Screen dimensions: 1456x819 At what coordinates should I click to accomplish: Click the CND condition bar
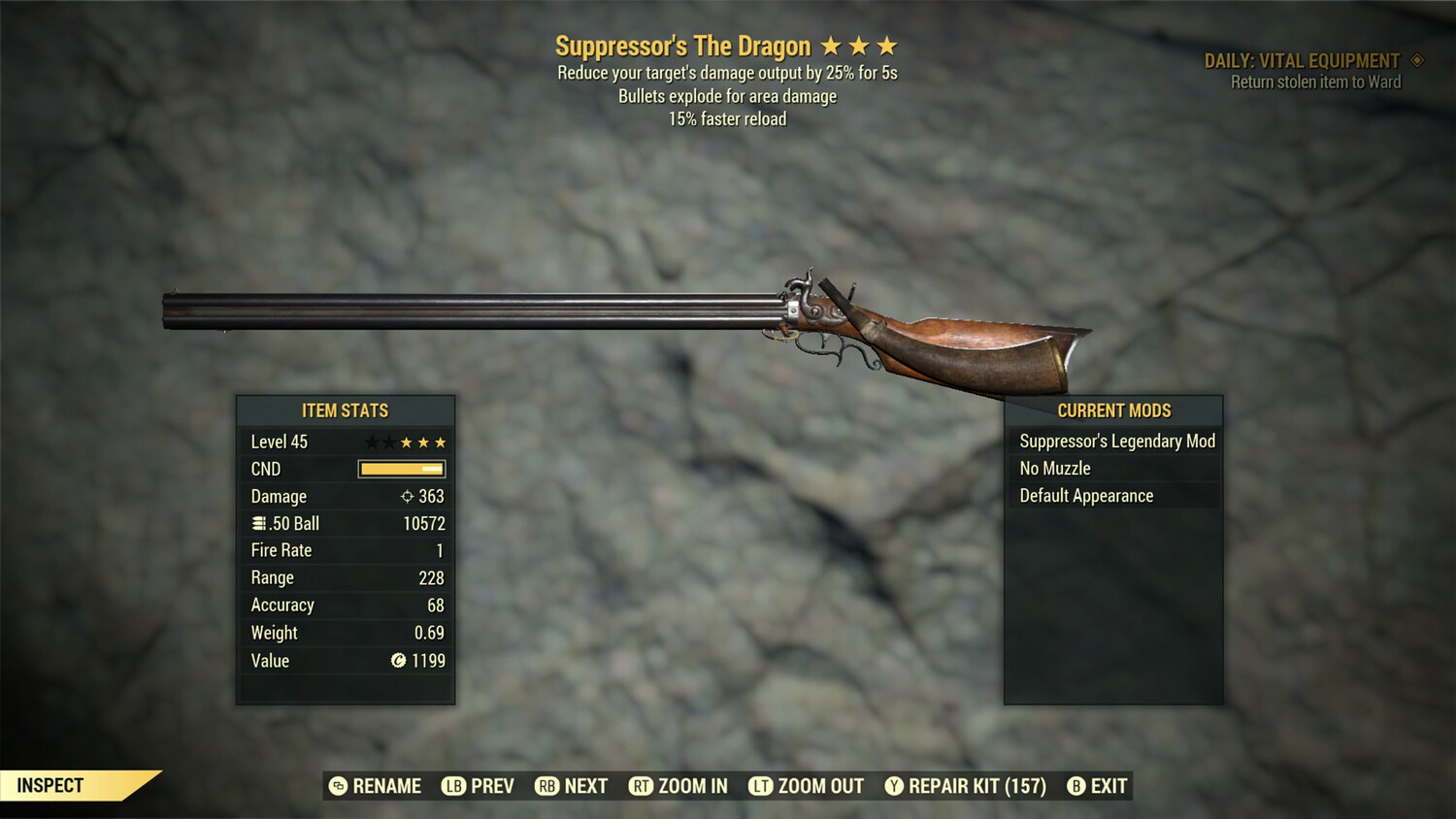401,469
